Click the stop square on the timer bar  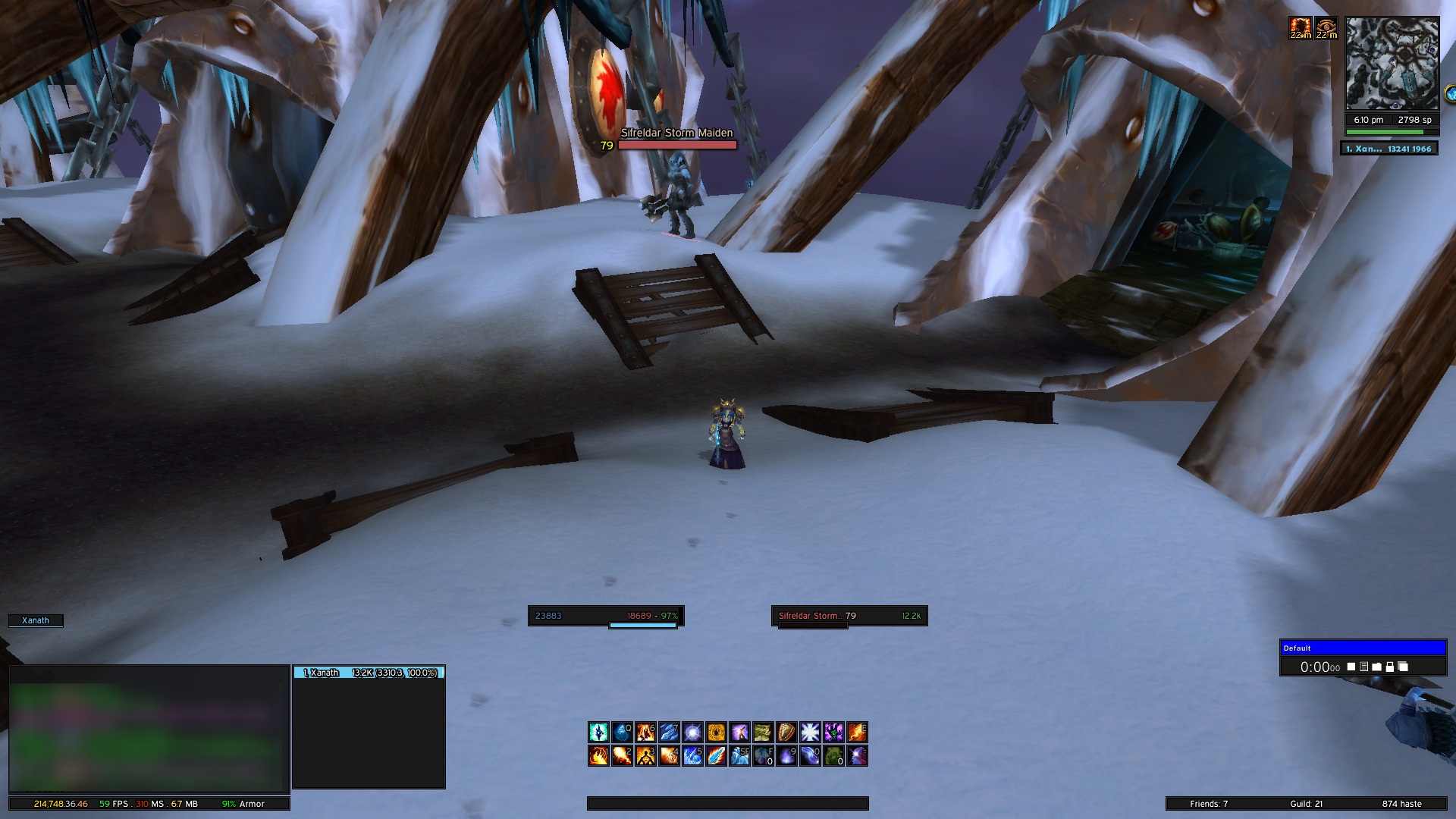(1351, 667)
